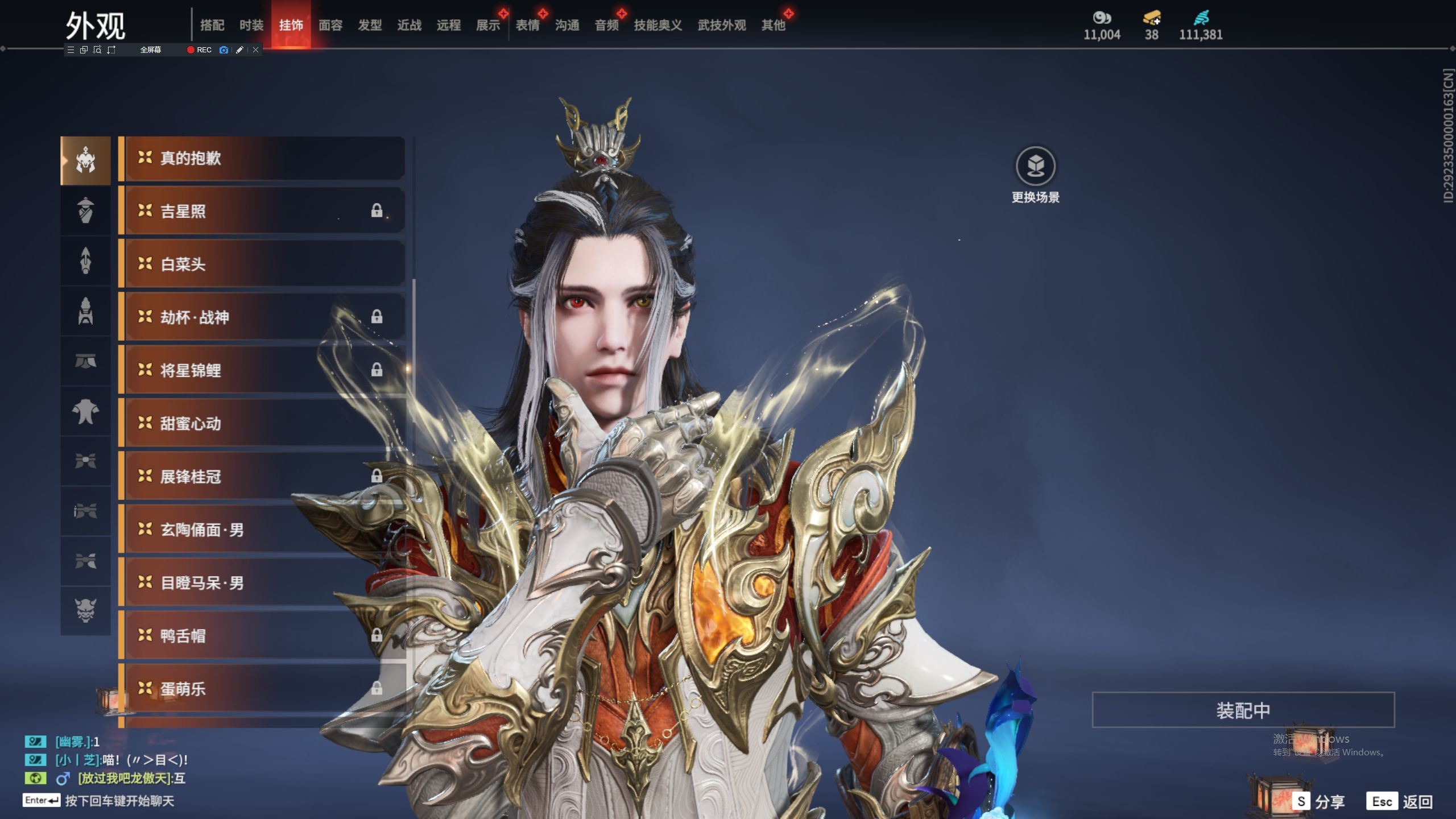
Task: Select the locked 吉星照 entry
Action: 262,212
